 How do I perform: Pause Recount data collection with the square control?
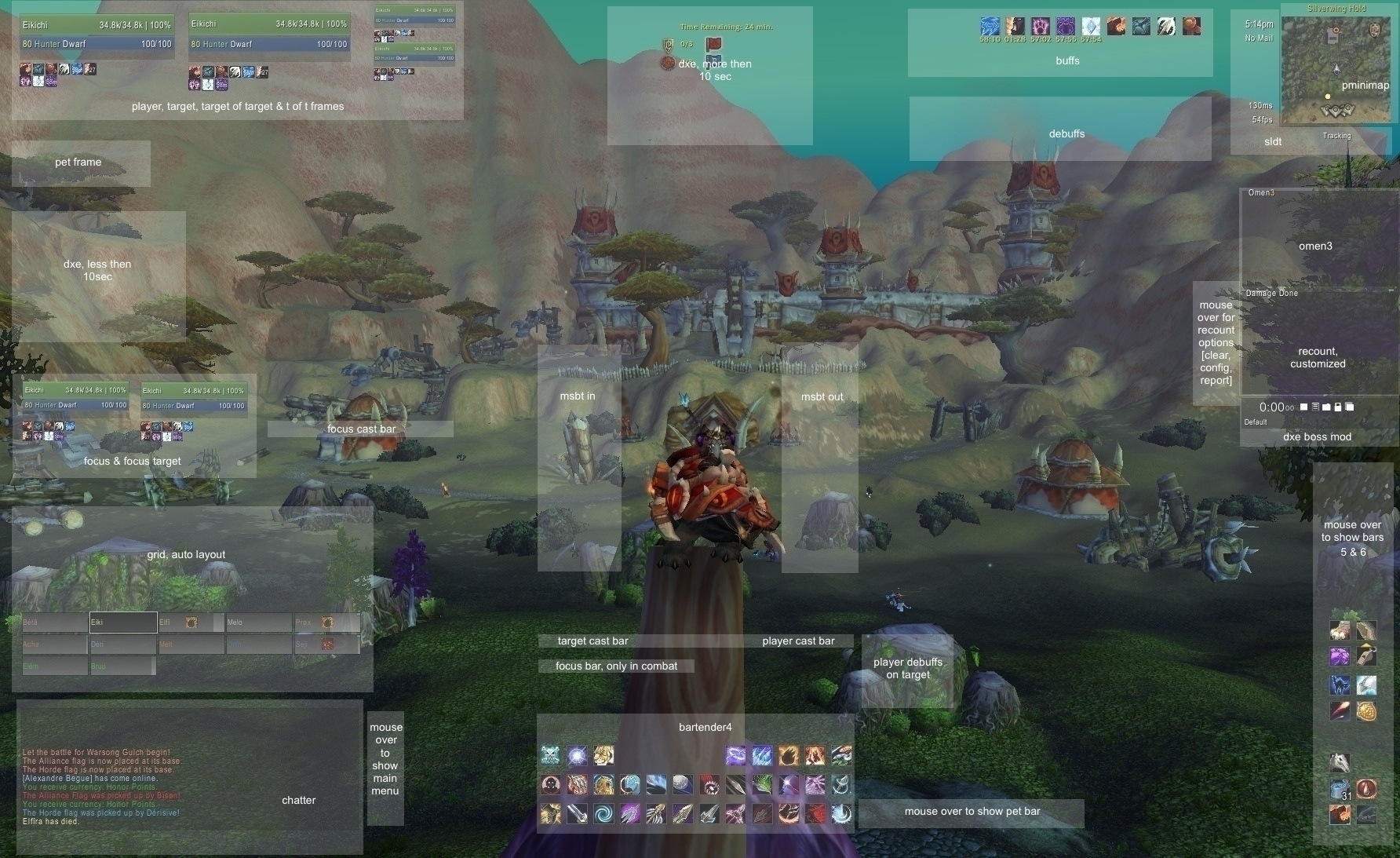(x=1303, y=406)
